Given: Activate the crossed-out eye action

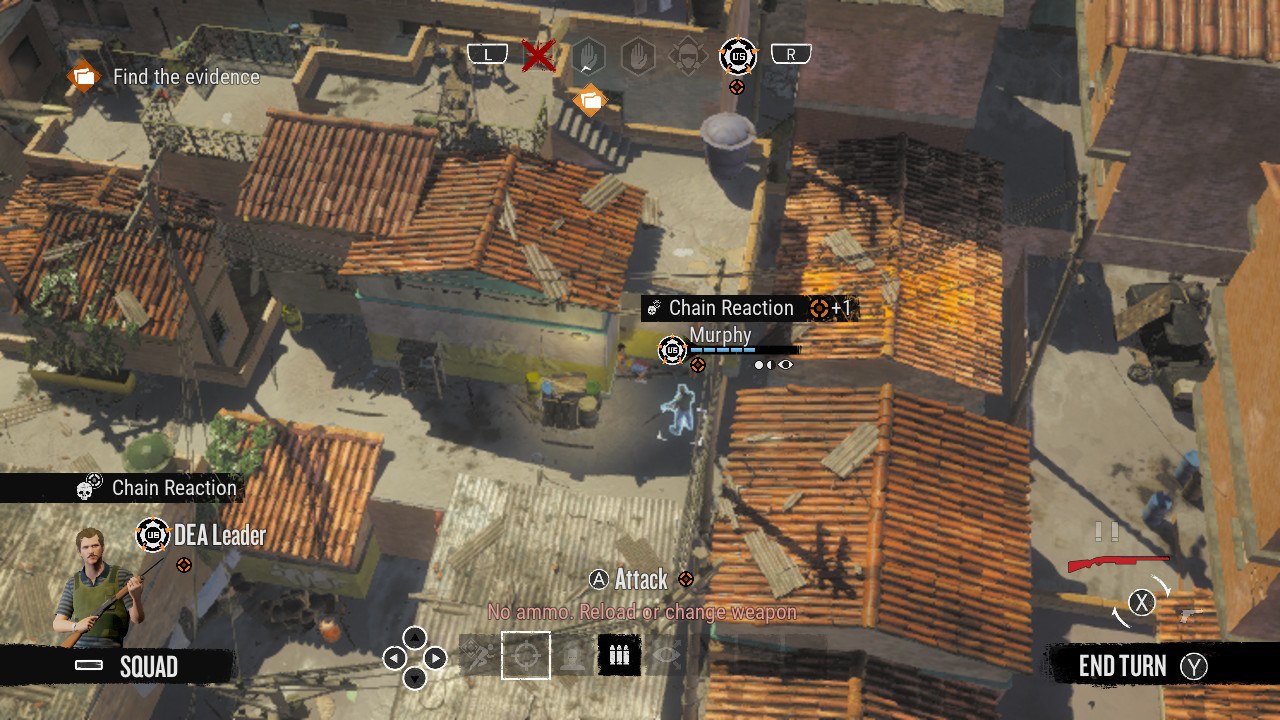Looking at the screenshot, I should tap(666, 656).
